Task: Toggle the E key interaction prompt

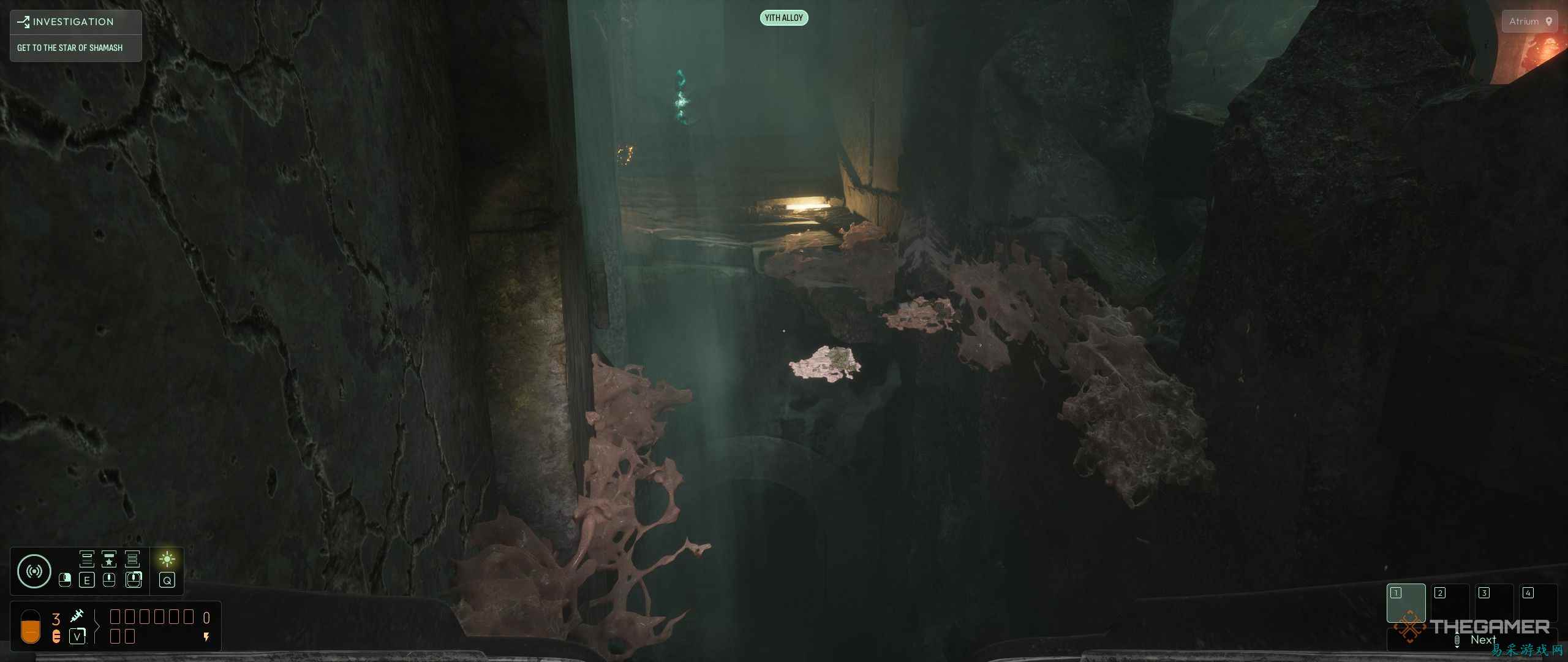Action: [x=87, y=580]
